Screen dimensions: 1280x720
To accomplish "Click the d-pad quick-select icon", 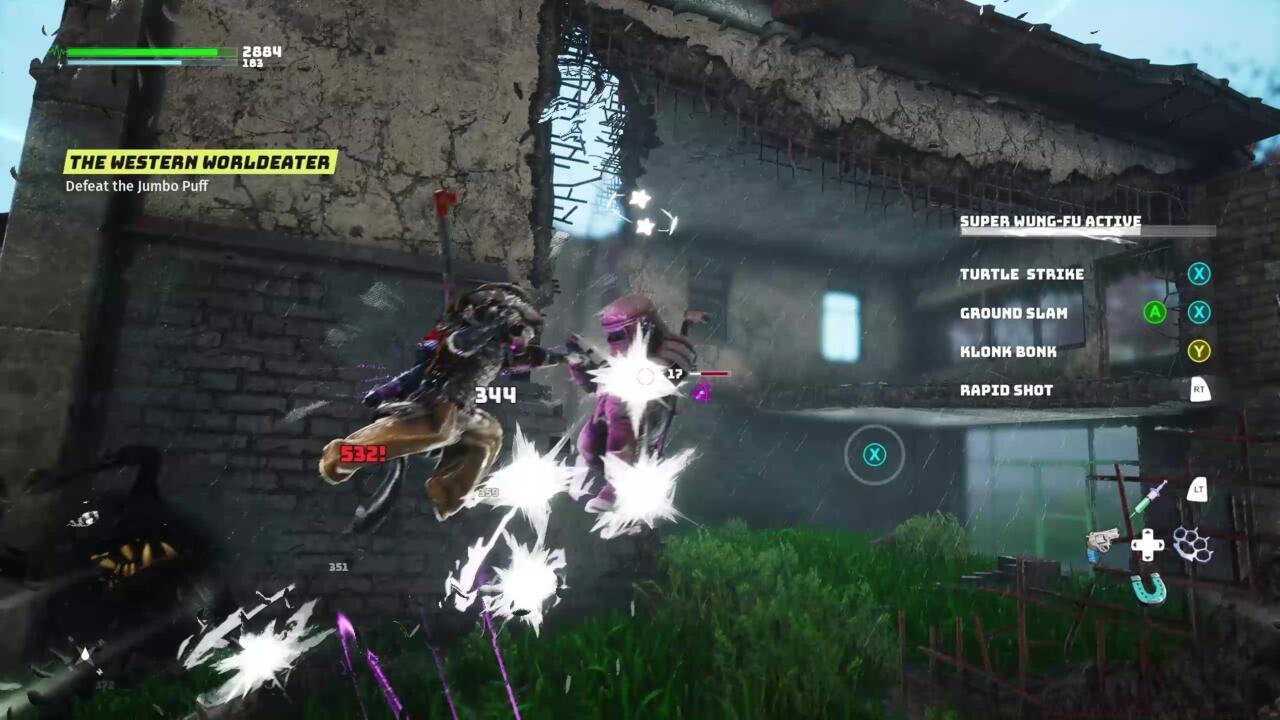I will pos(1147,543).
